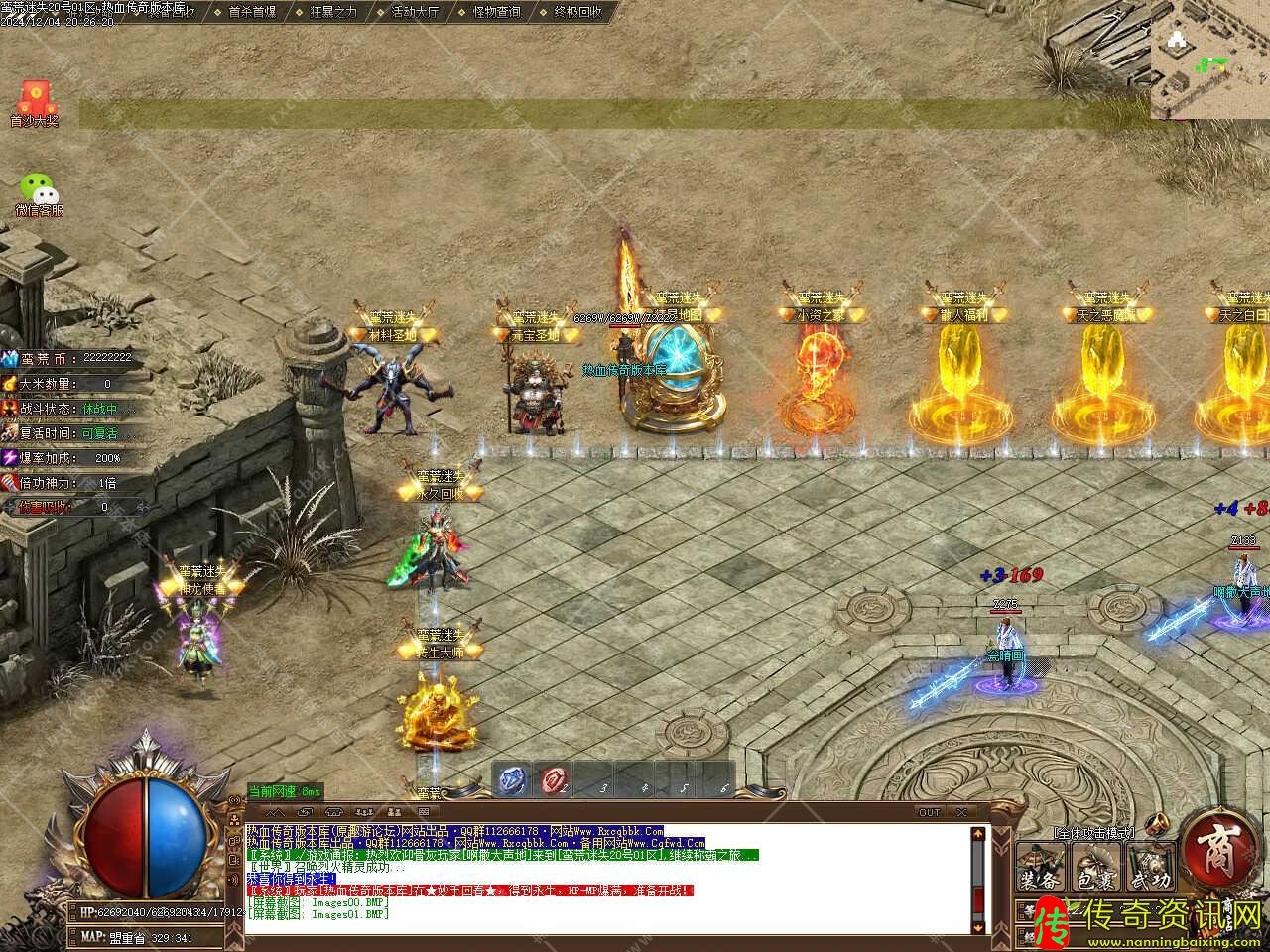This screenshot has height=952, width=1270.
Task: Click the minimap
Action: pos(1209,59)
